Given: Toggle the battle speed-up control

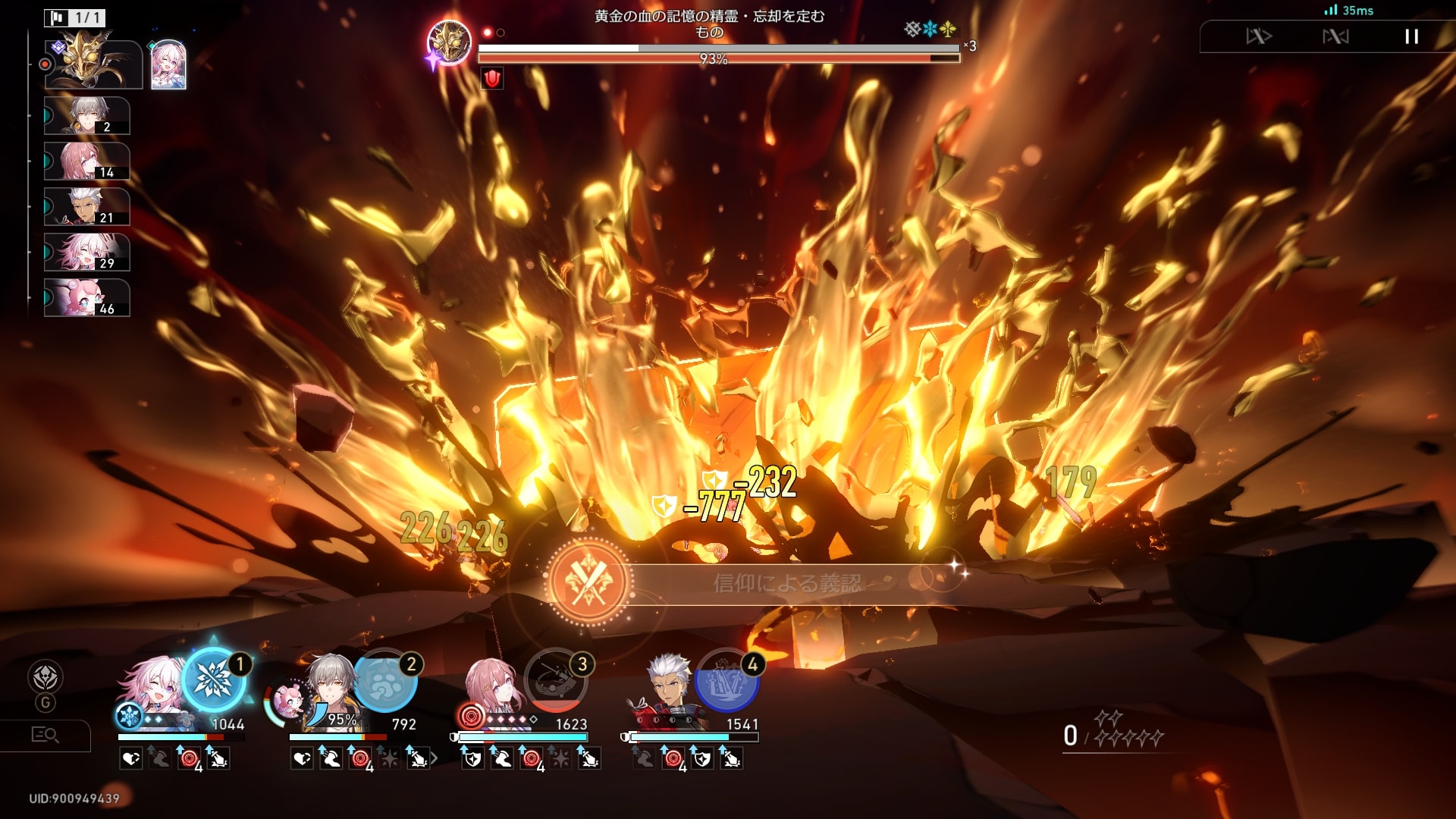Looking at the screenshot, I should click(1259, 36).
